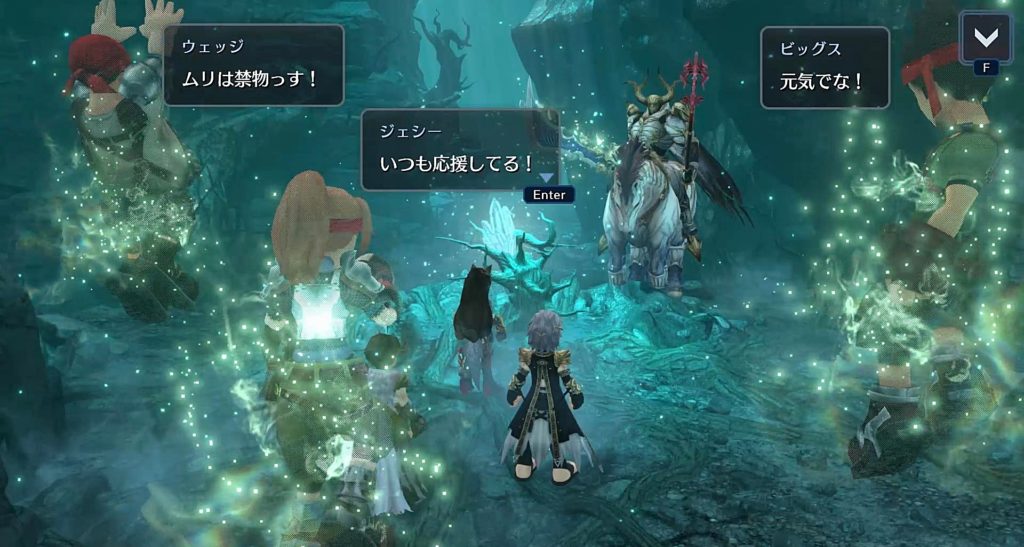This screenshot has width=1024, height=547.
Task: Click Wedge's speech bubble
Action: [253, 65]
